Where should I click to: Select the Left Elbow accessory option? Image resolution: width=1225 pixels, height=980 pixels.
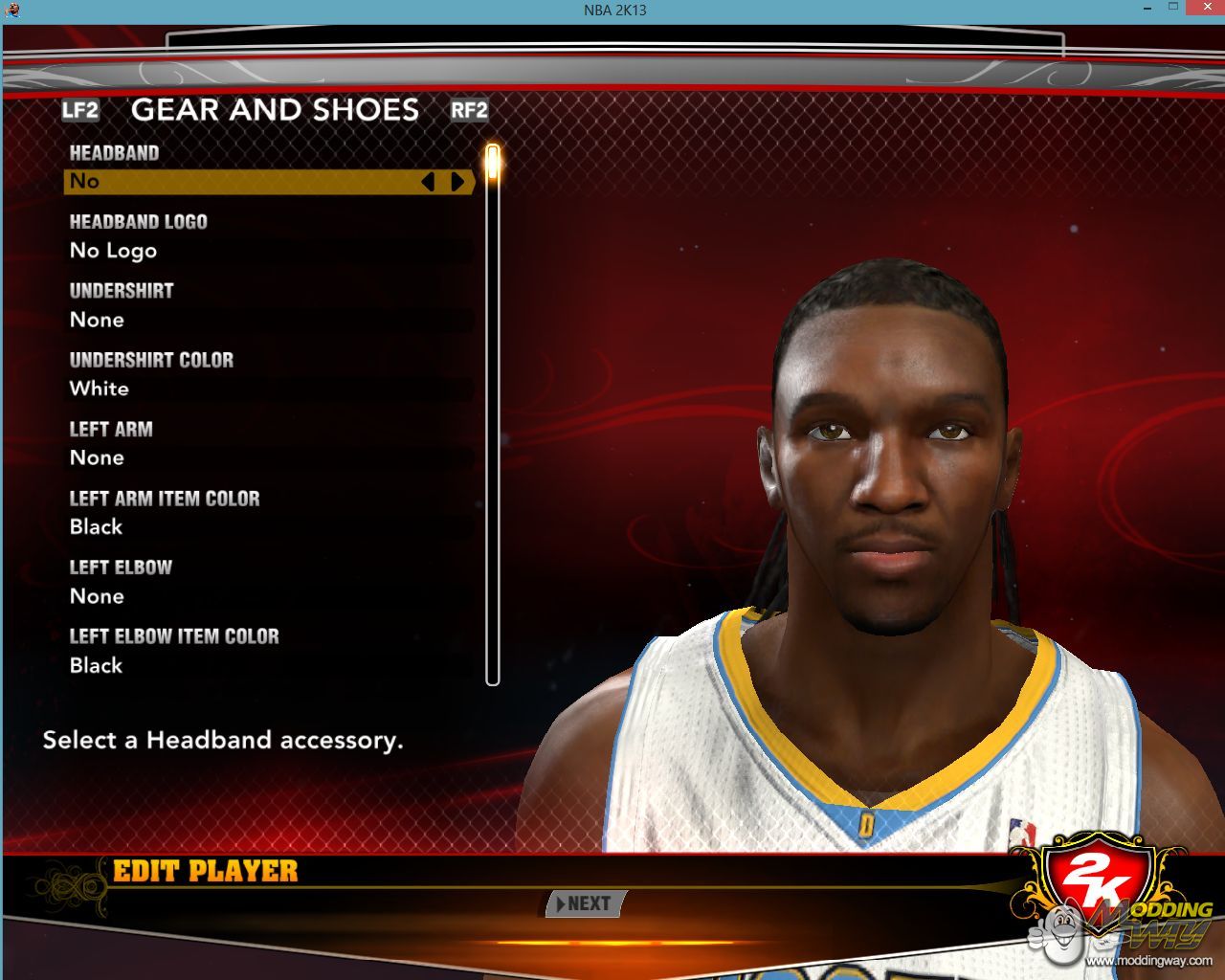pos(268,596)
